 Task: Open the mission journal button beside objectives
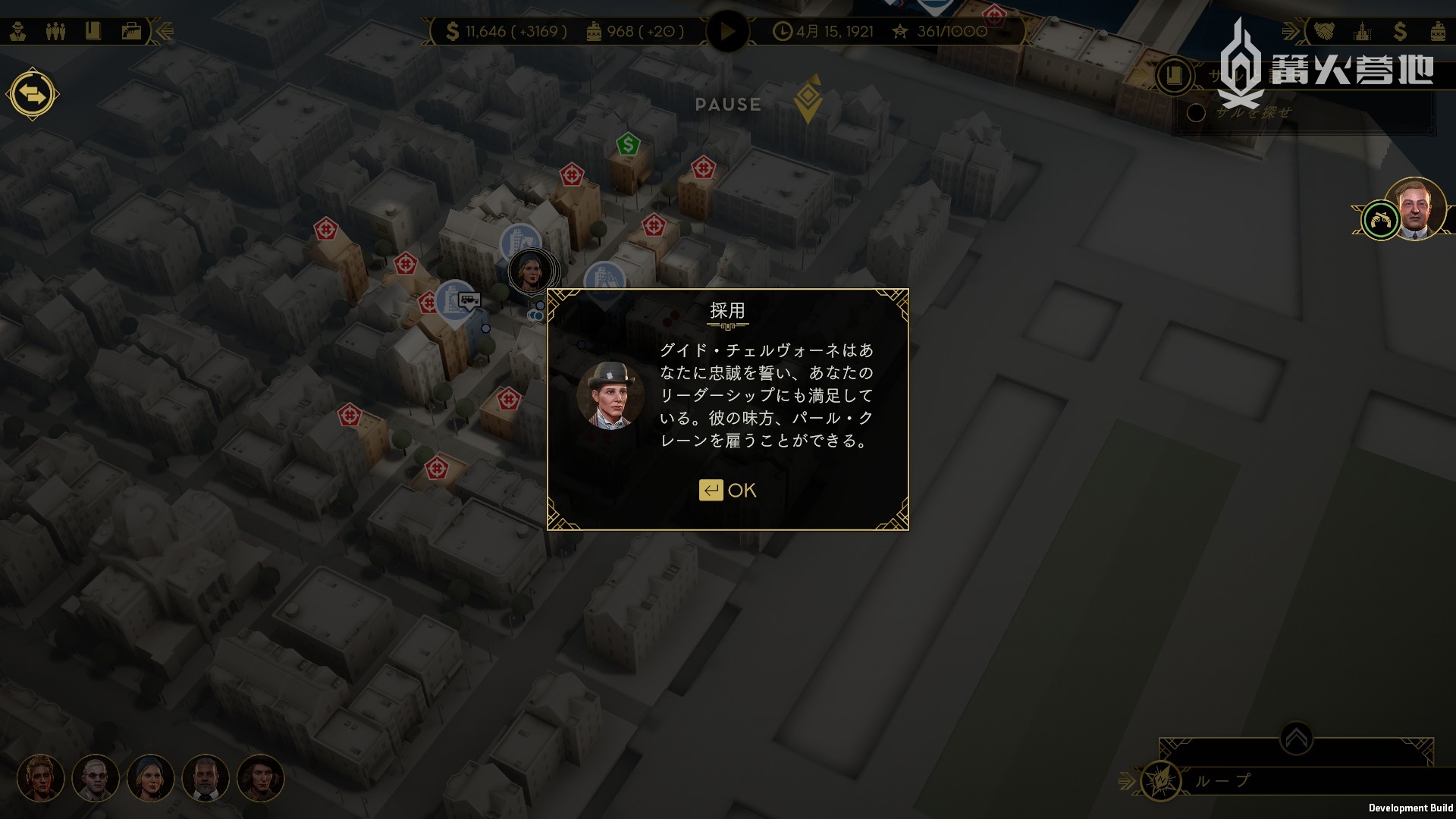click(1174, 75)
